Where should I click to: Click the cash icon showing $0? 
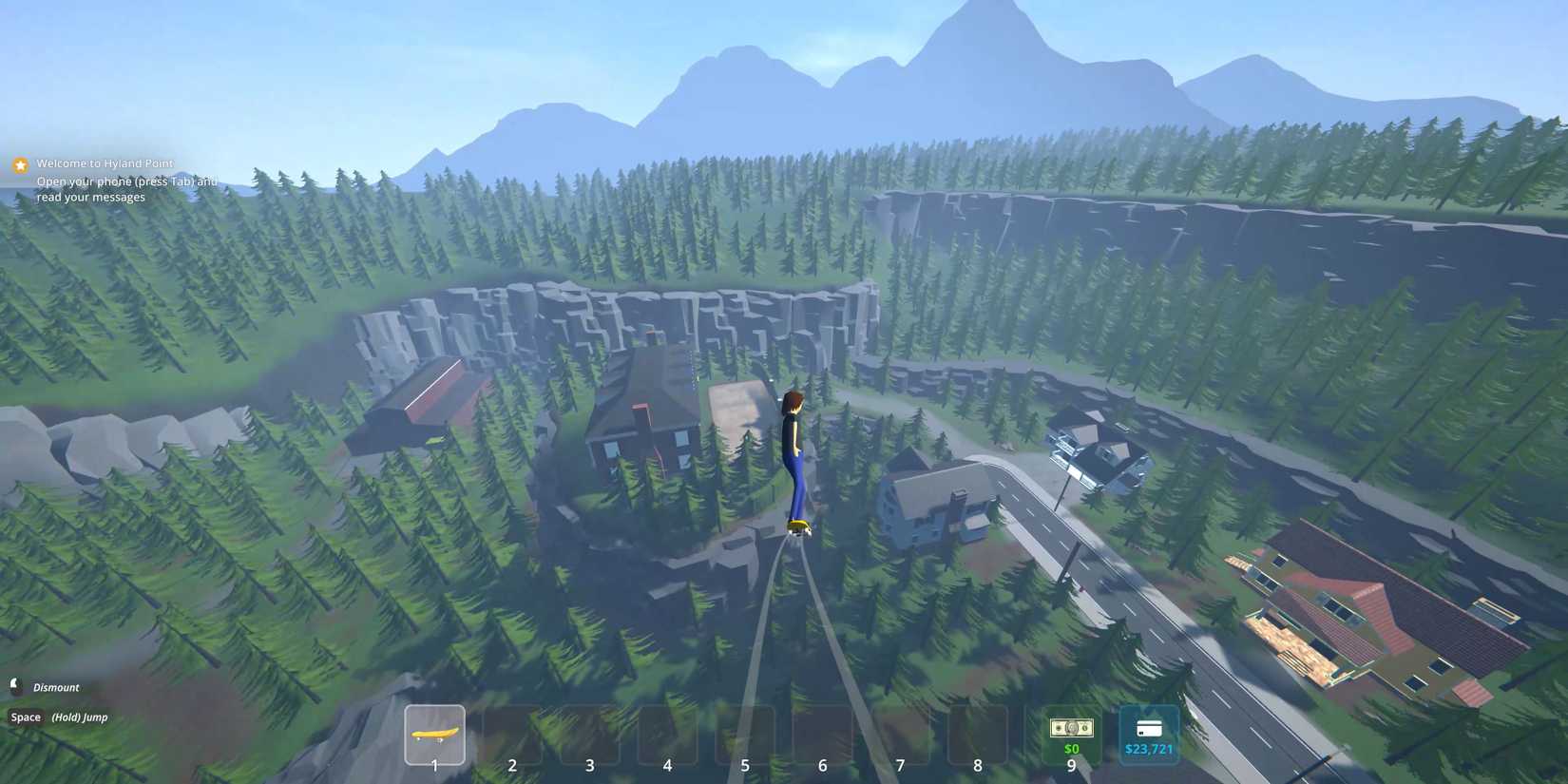[x=1071, y=727]
